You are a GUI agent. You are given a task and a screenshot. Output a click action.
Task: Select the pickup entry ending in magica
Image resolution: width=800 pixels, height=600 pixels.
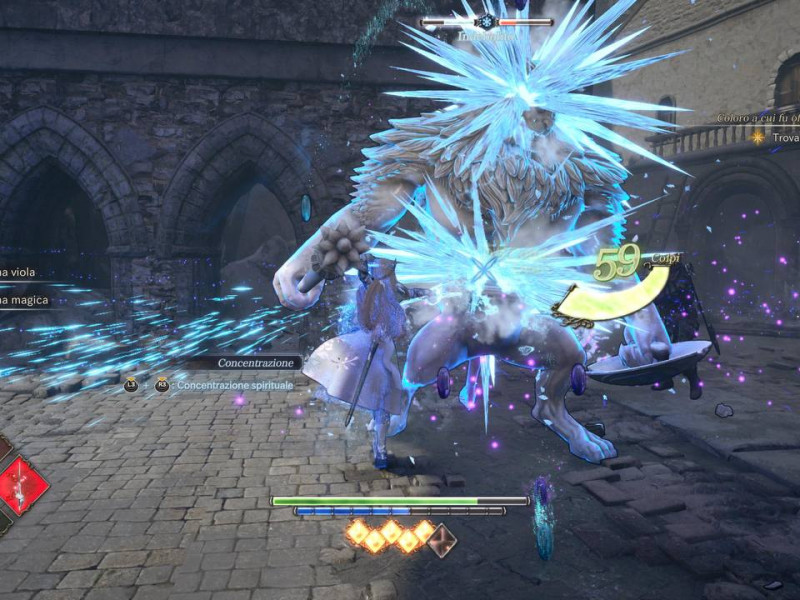coord(22,299)
